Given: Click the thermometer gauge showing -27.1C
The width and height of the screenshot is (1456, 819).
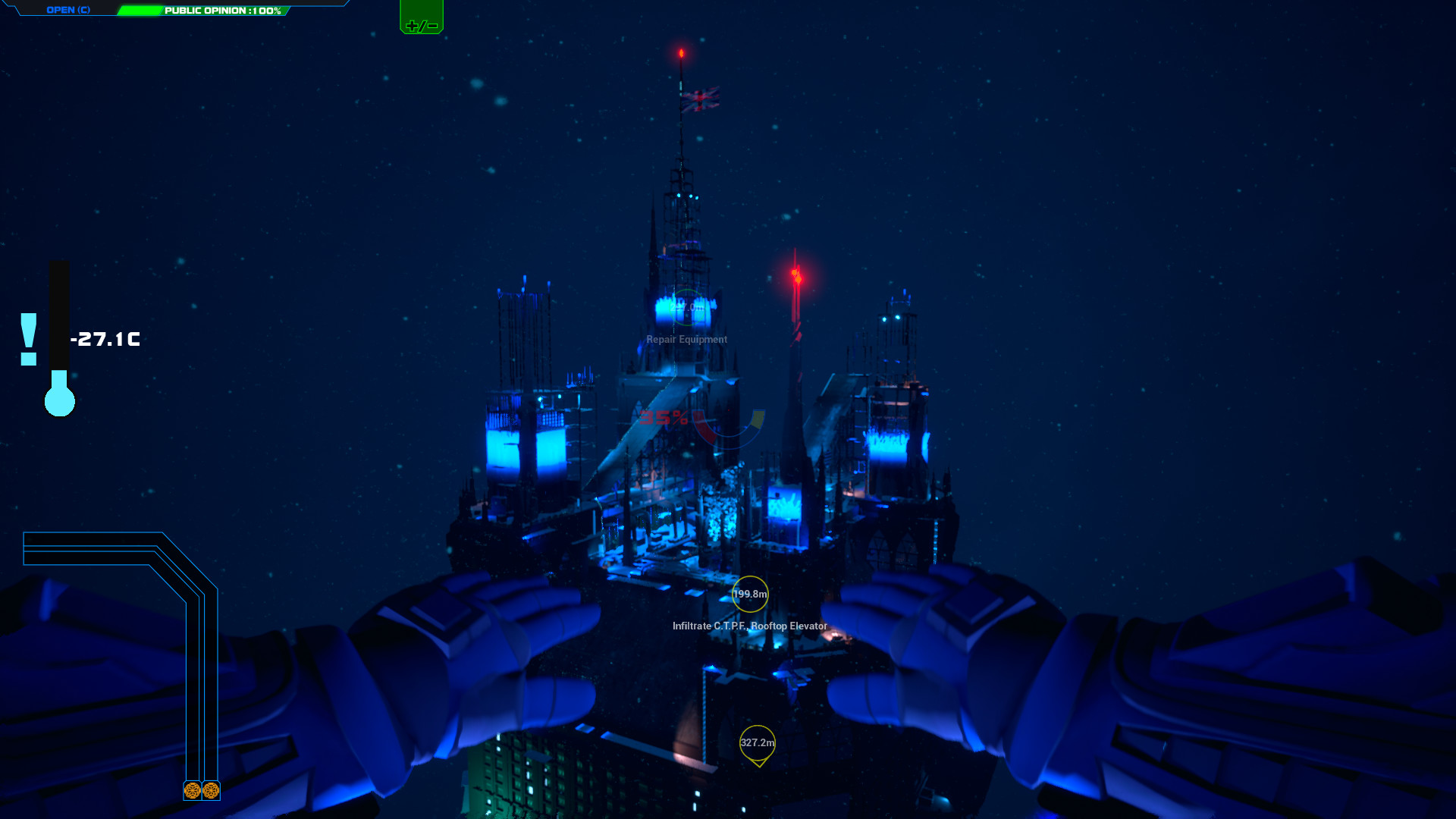Looking at the screenshot, I should click(59, 334).
